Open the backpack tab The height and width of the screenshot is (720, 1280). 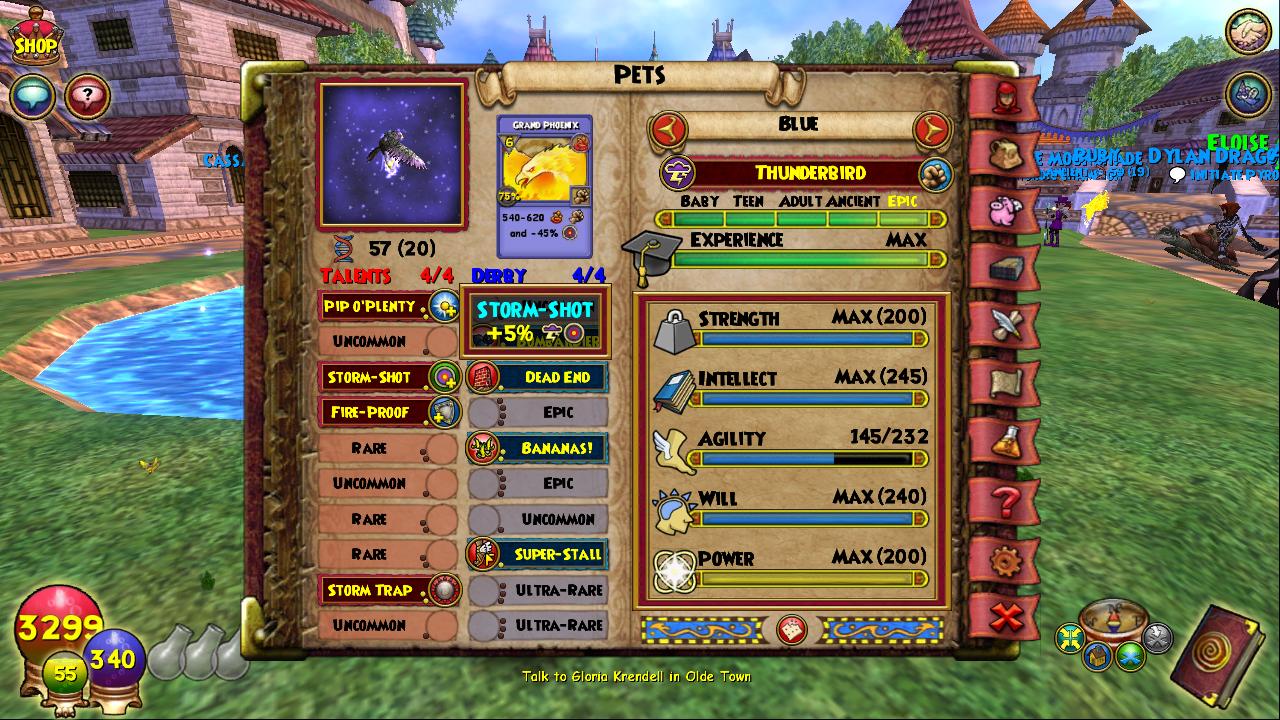pos(1006,153)
